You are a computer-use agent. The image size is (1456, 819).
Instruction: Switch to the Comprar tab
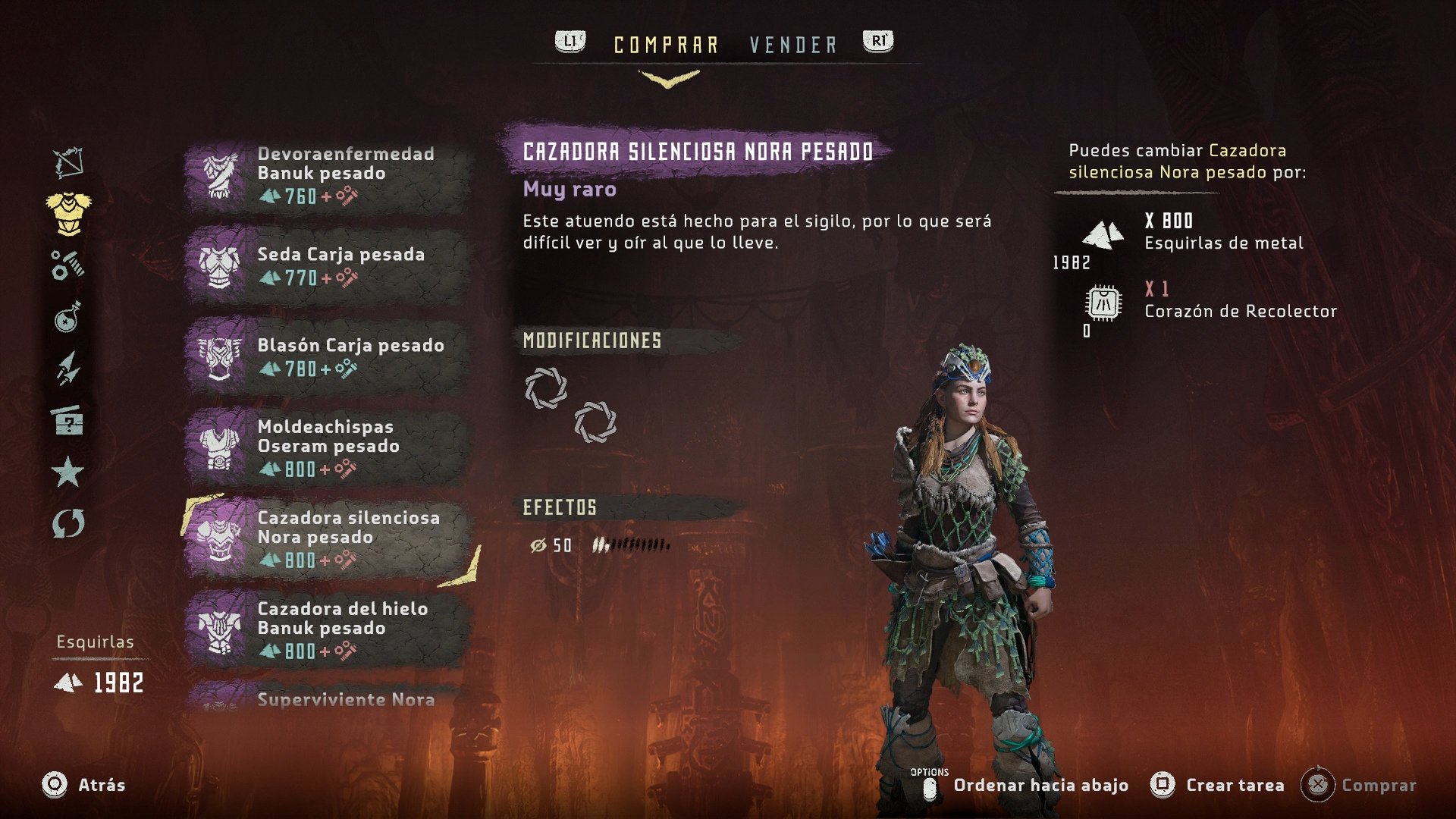667,43
